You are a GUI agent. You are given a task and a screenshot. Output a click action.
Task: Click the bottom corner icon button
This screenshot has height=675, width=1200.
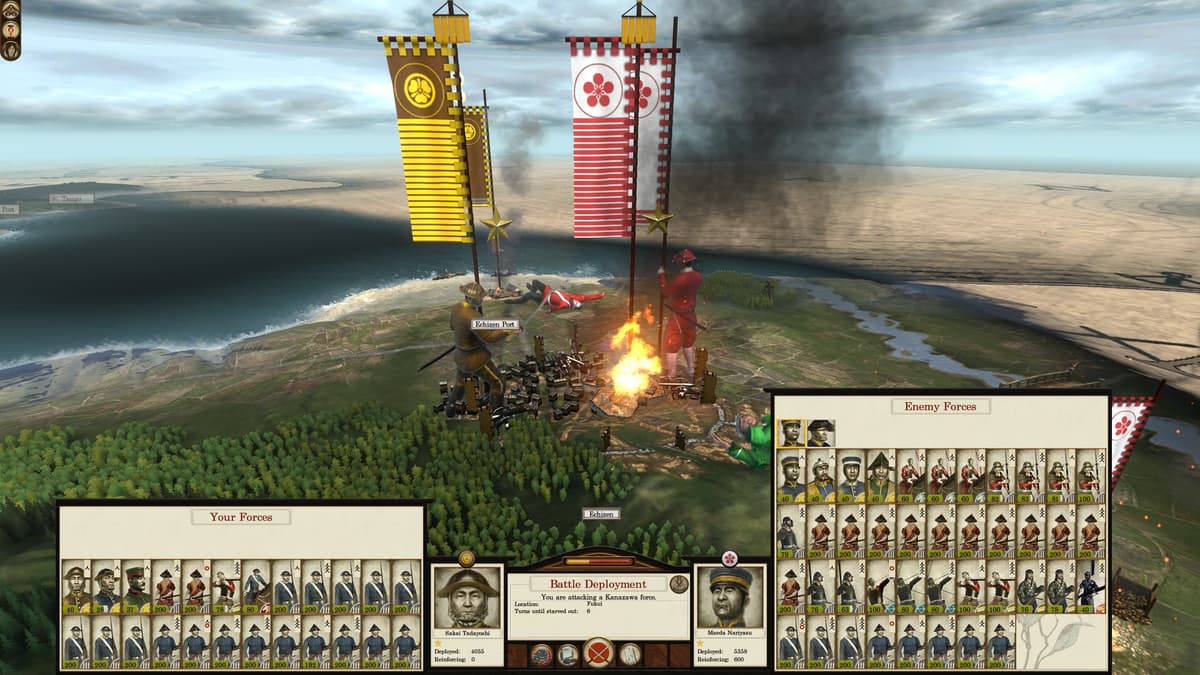(10, 49)
